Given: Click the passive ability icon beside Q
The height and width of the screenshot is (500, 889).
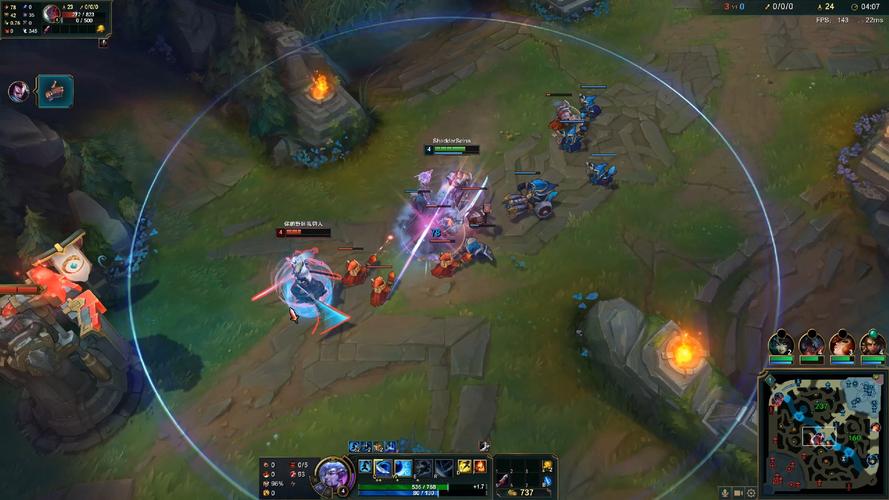Looking at the screenshot, I should pyautogui.click(x=365, y=467).
